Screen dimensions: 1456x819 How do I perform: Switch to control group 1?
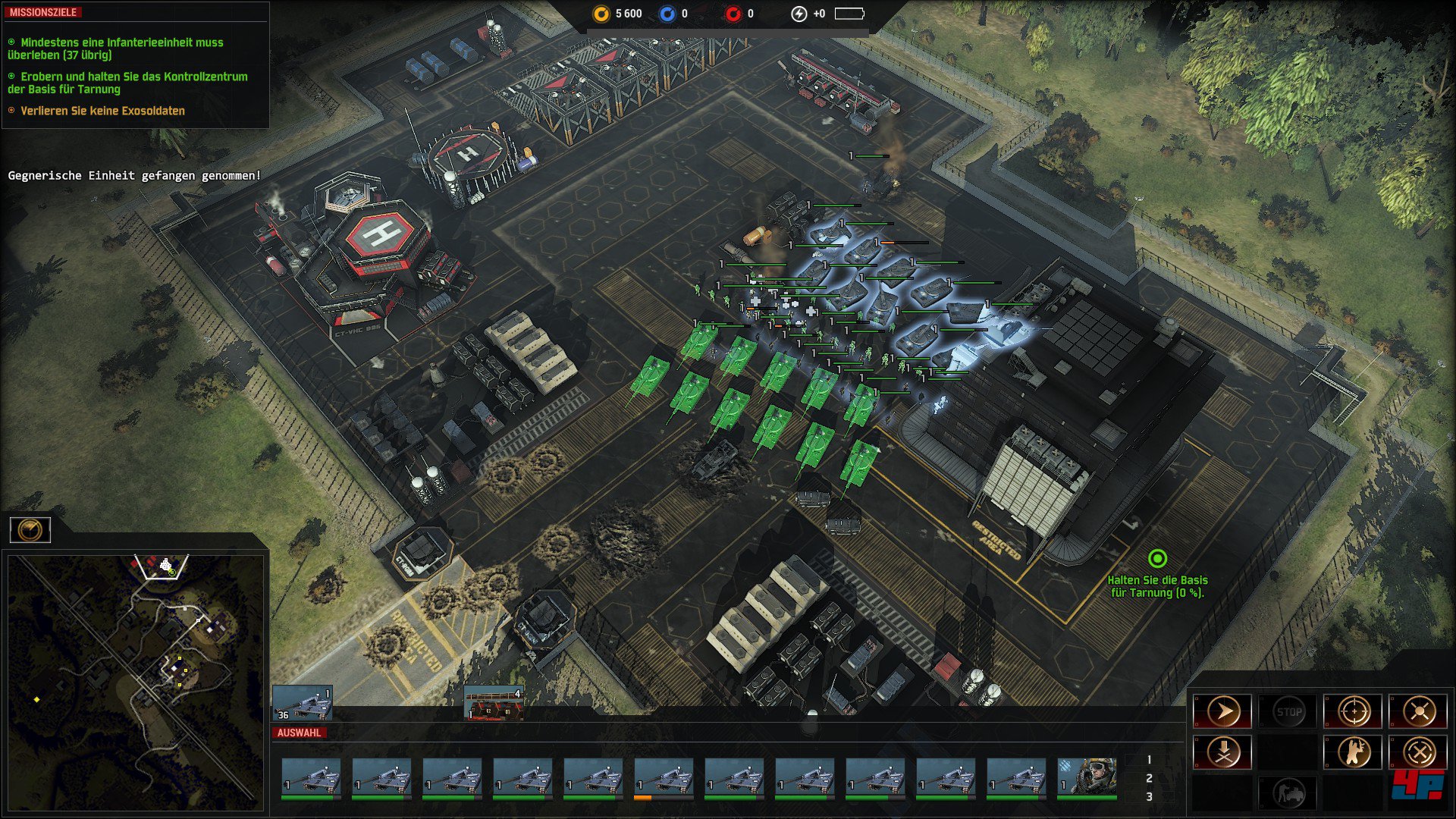click(1149, 760)
